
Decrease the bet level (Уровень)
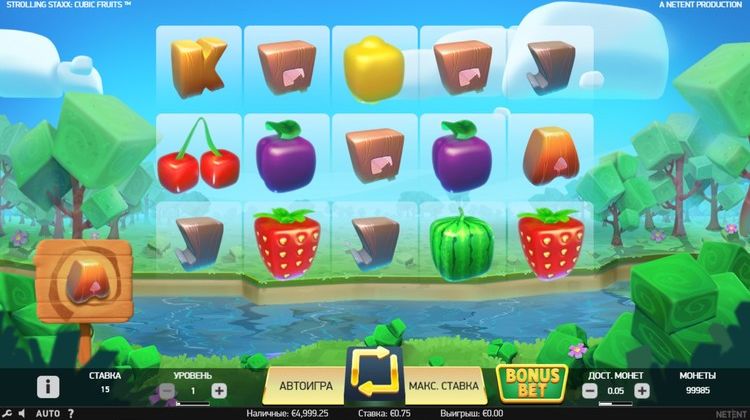[166, 391]
